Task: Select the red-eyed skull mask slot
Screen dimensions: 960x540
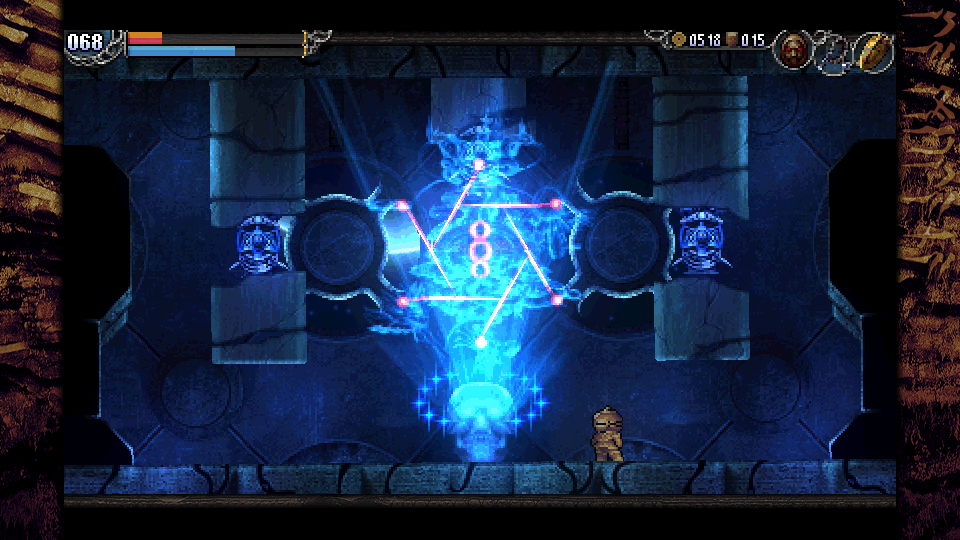Action: 793,49
